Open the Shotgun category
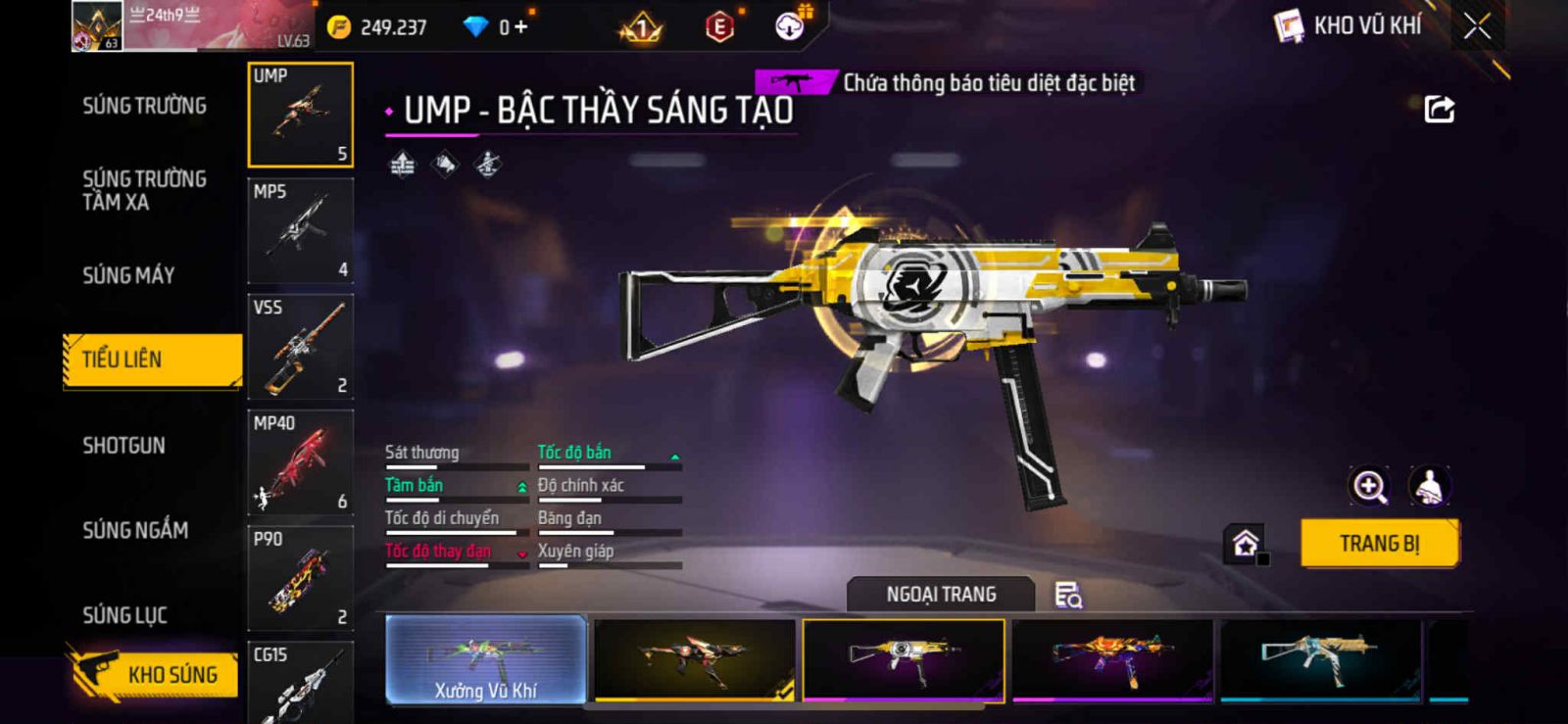Viewport: 1568px width, 724px height. [x=124, y=446]
